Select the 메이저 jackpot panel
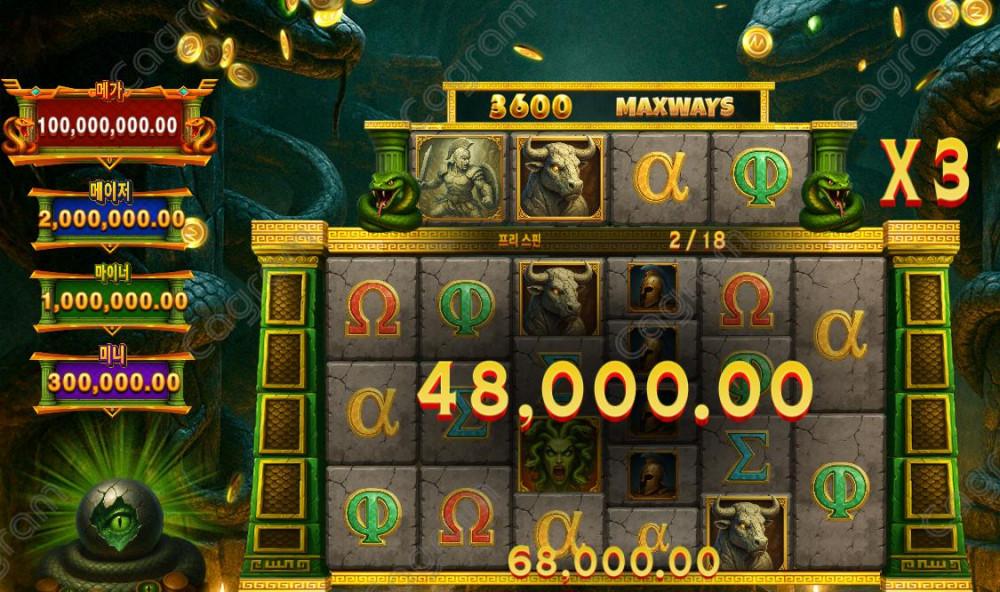The height and width of the screenshot is (592, 1000). [110, 216]
